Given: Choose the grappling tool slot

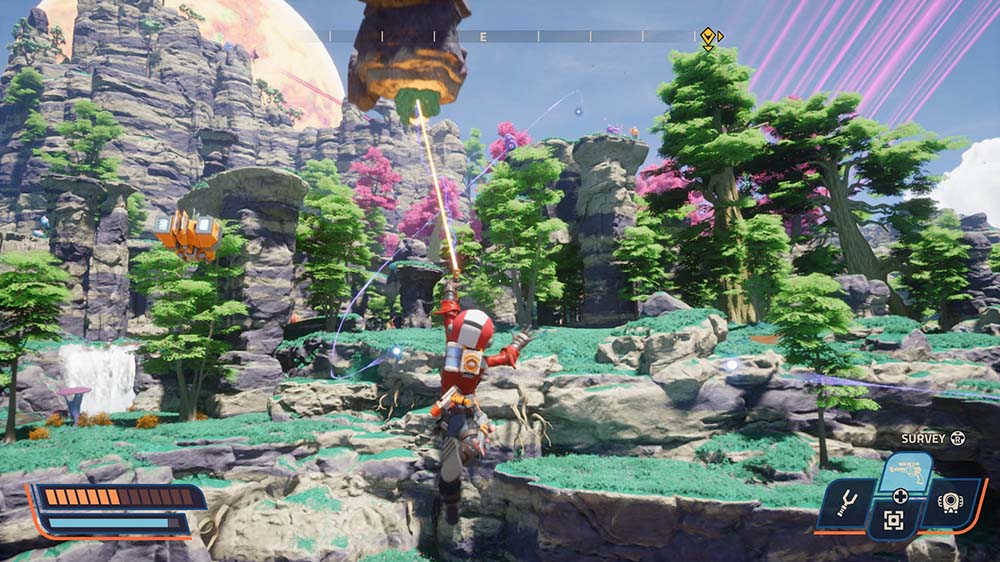Looking at the screenshot, I should click(x=845, y=505).
